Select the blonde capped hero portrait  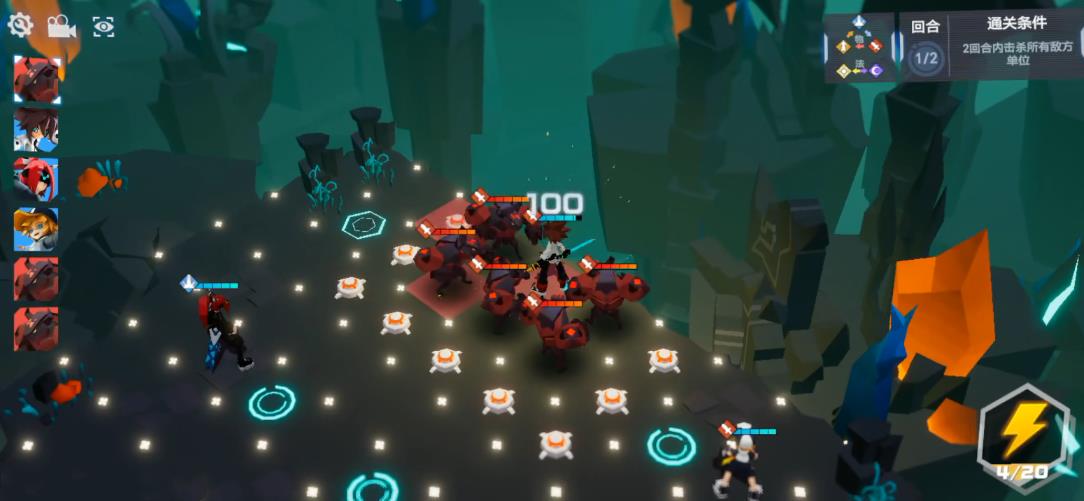[36, 229]
